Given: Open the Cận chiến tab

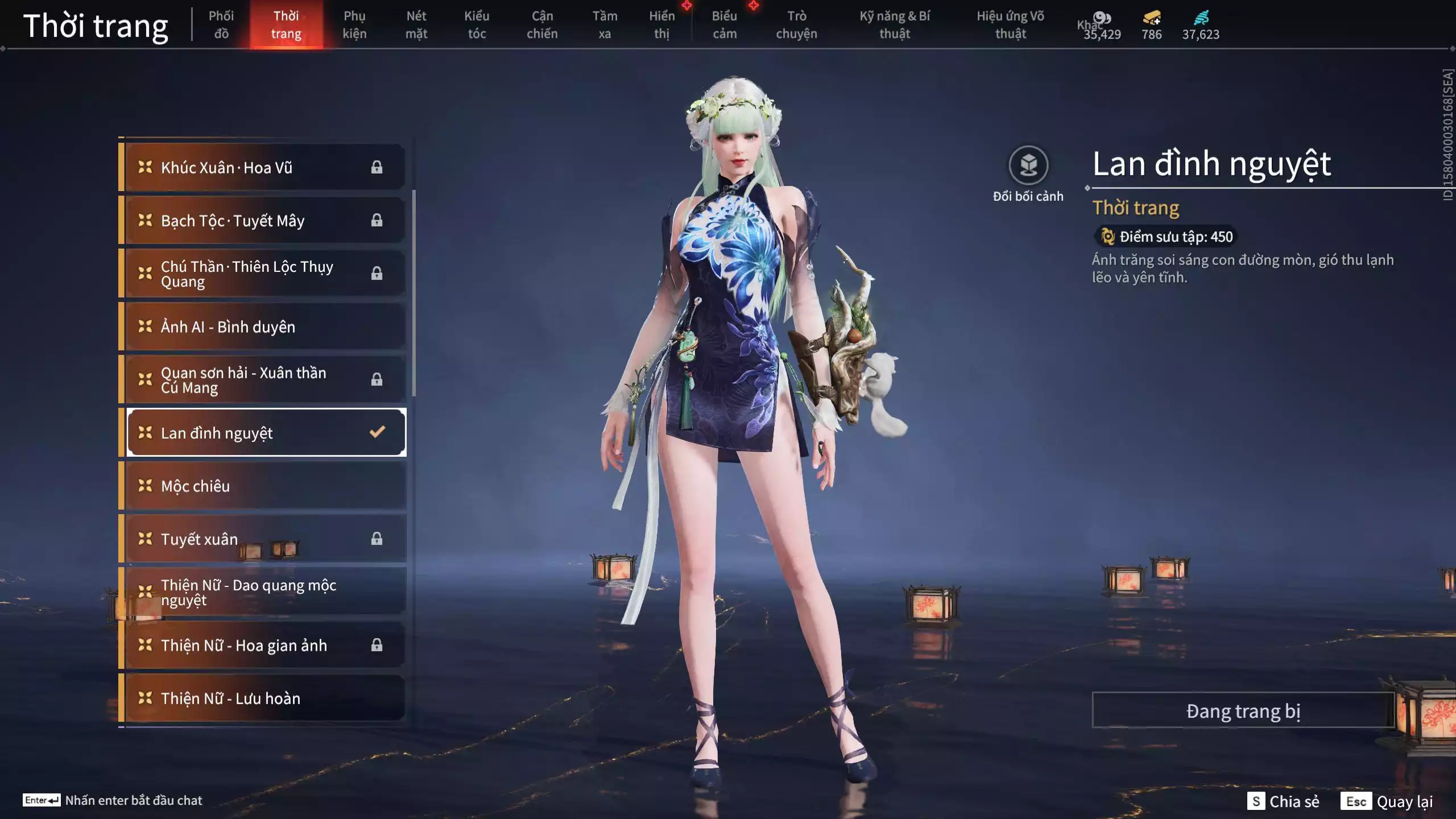Looking at the screenshot, I should [541, 25].
